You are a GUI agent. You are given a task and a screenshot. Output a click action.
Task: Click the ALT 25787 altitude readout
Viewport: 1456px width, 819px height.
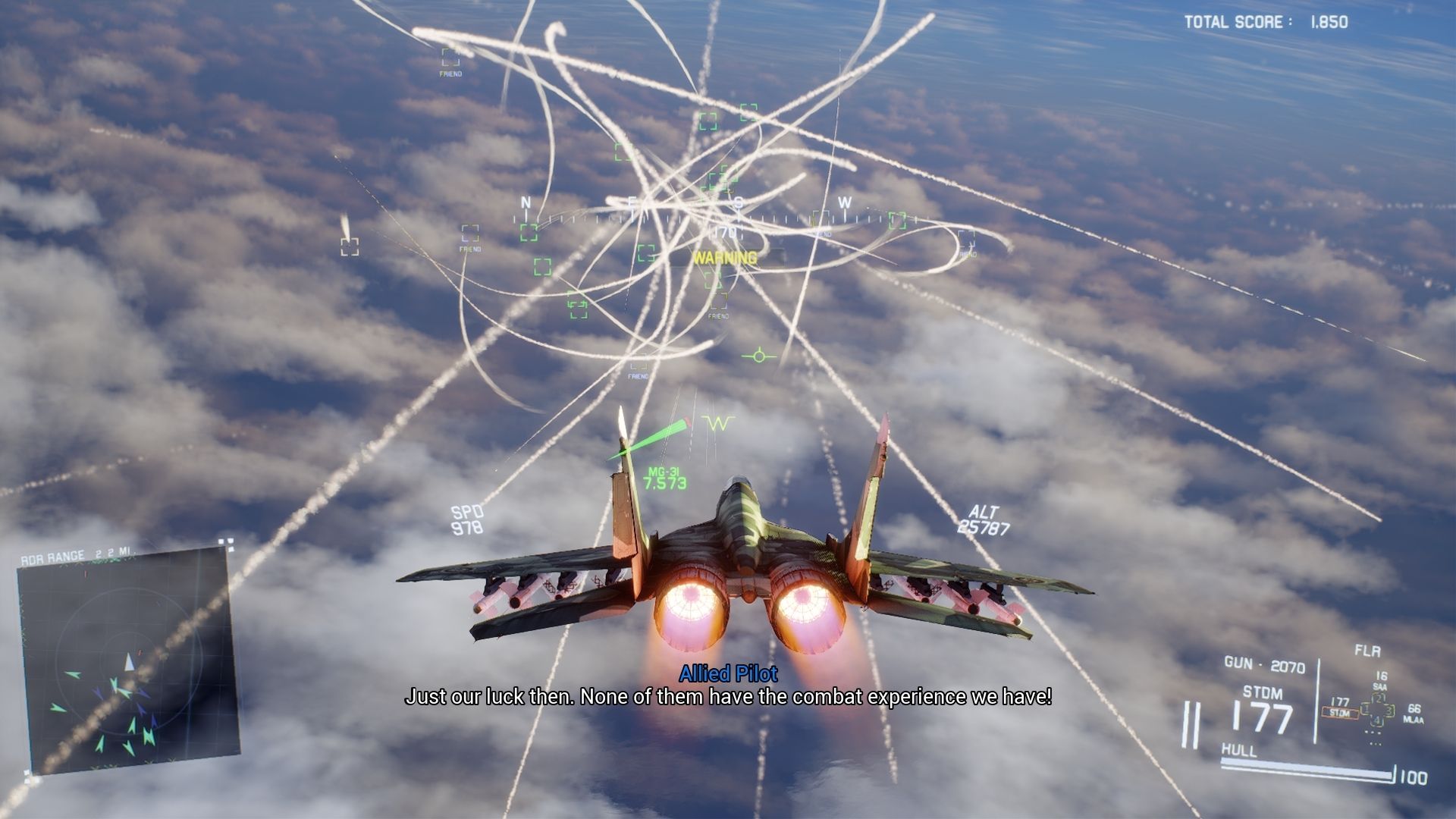(x=983, y=518)
